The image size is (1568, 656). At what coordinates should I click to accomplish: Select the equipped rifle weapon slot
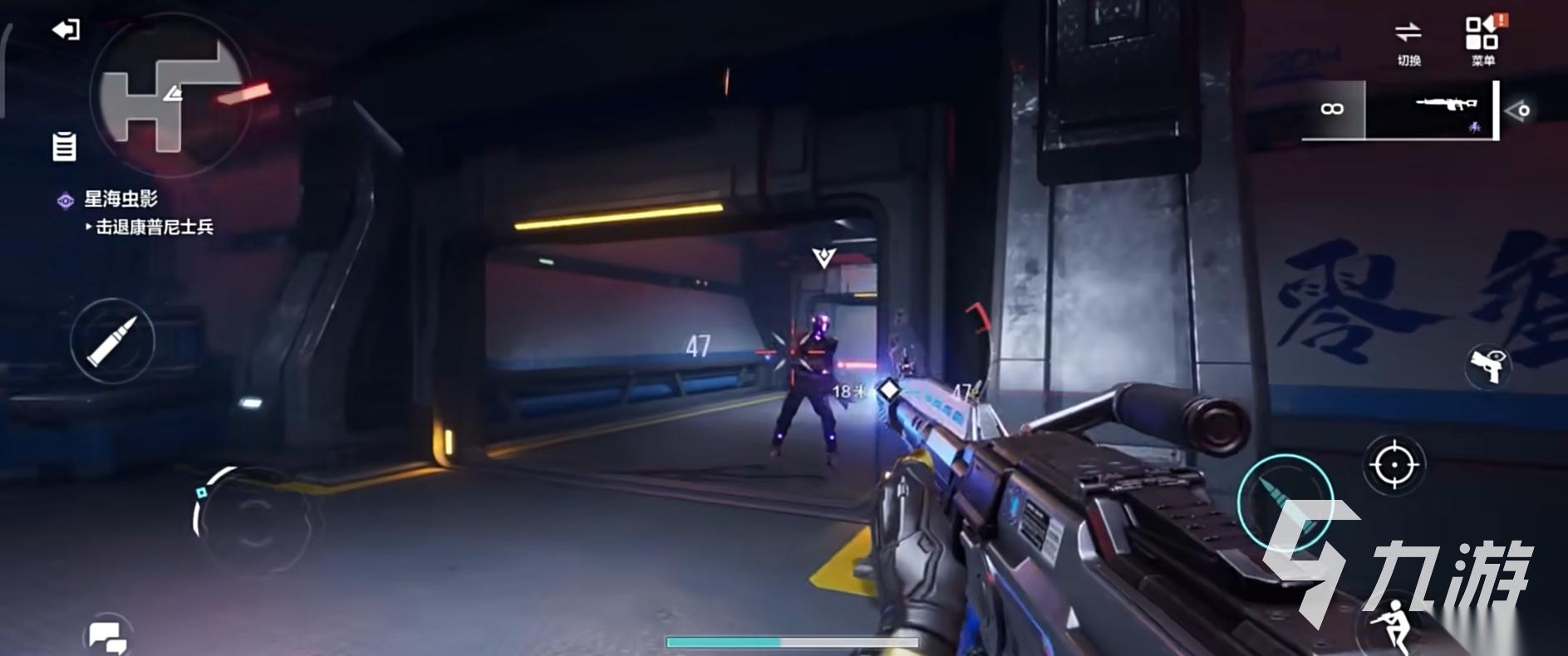pos(1429,110)
